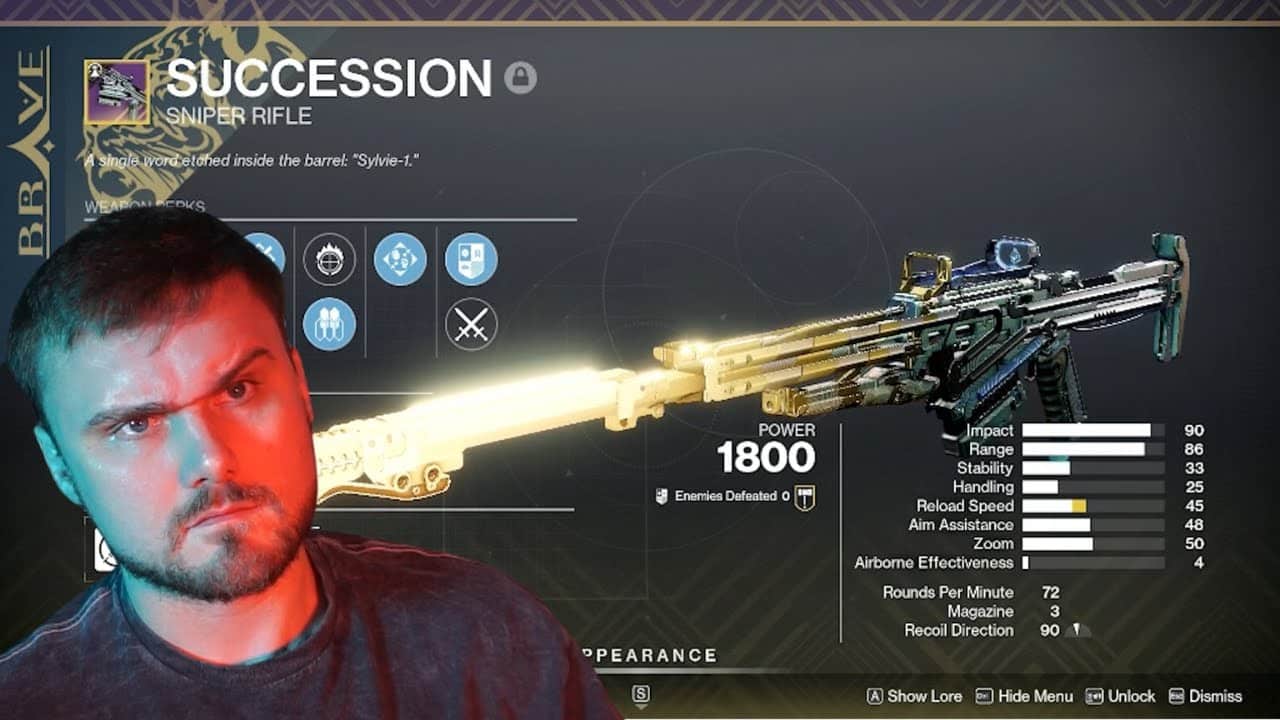Toggle the Hide Menu option
The image size is (1280, 720).
pyautogui.click(x=1035, y=694)
